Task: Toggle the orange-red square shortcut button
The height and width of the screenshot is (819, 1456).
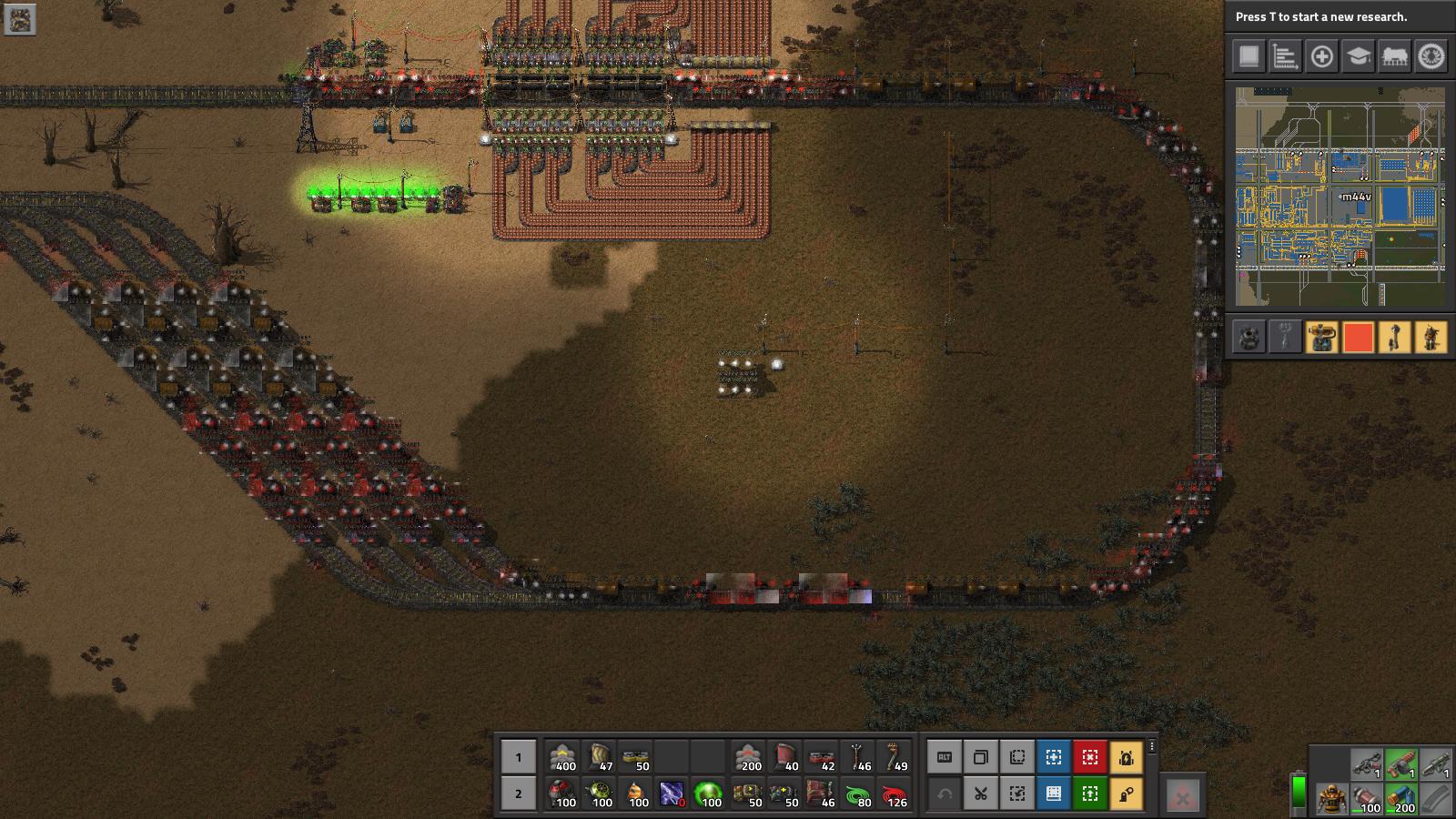Action: point(1358,338)
